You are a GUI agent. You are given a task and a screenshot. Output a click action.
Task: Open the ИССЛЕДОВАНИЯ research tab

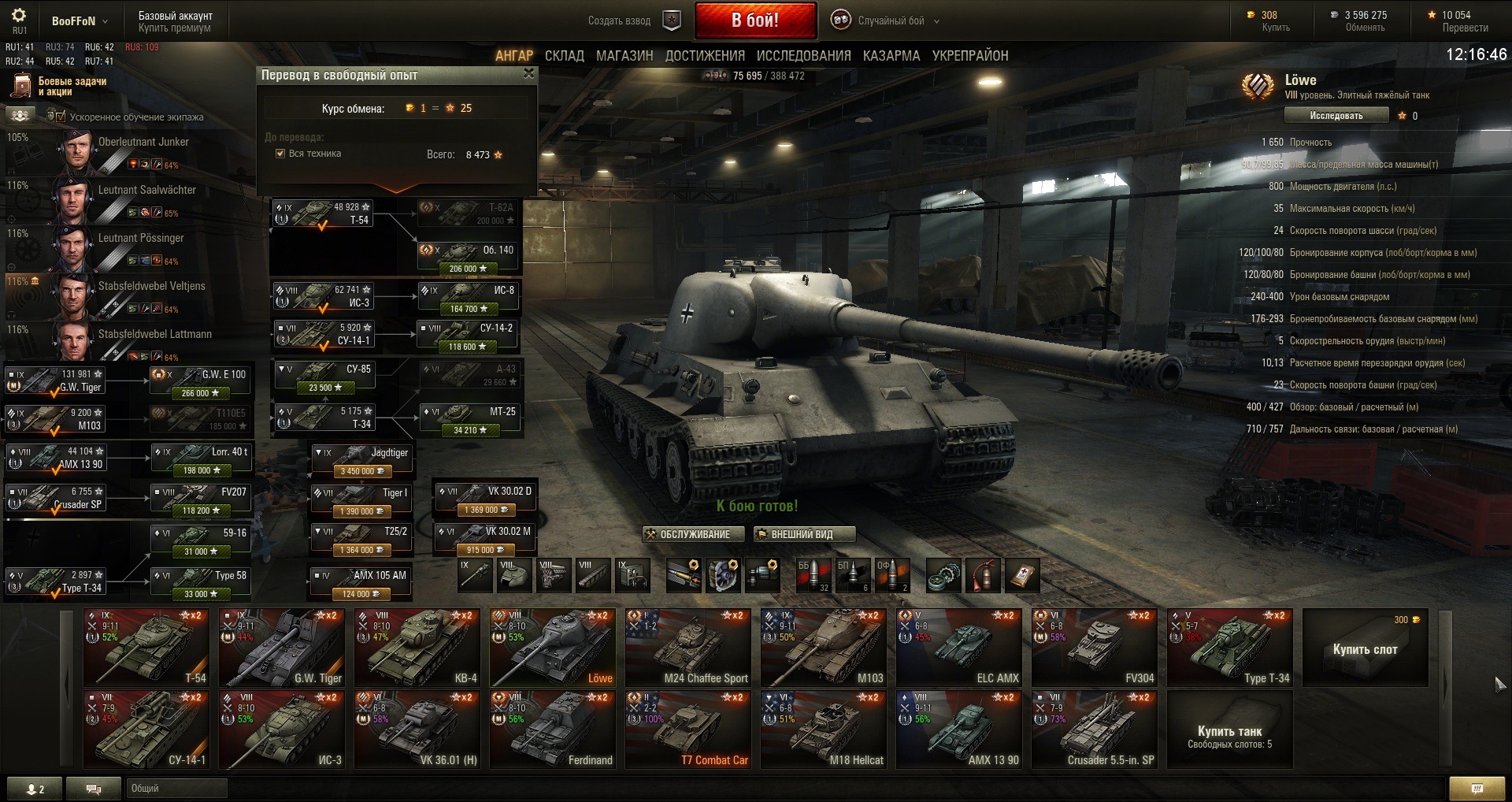coord(803,56)
